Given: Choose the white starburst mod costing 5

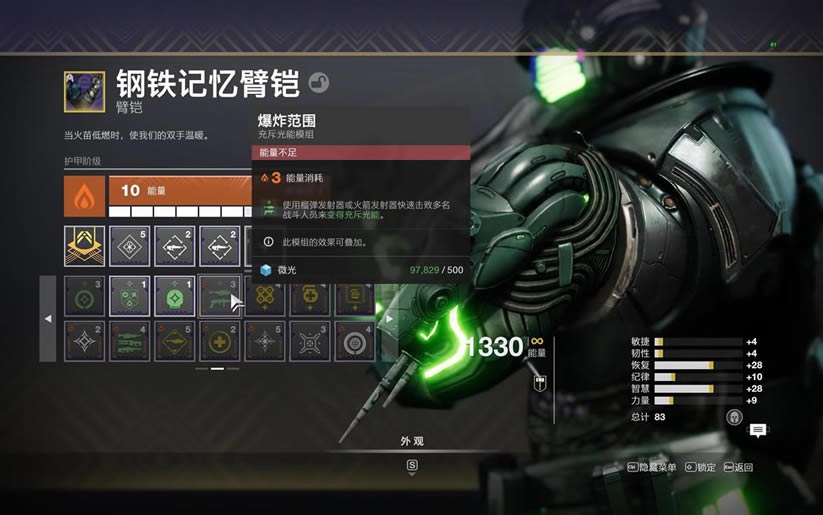Looking at the screenshot, I should (x=264, y=341).
